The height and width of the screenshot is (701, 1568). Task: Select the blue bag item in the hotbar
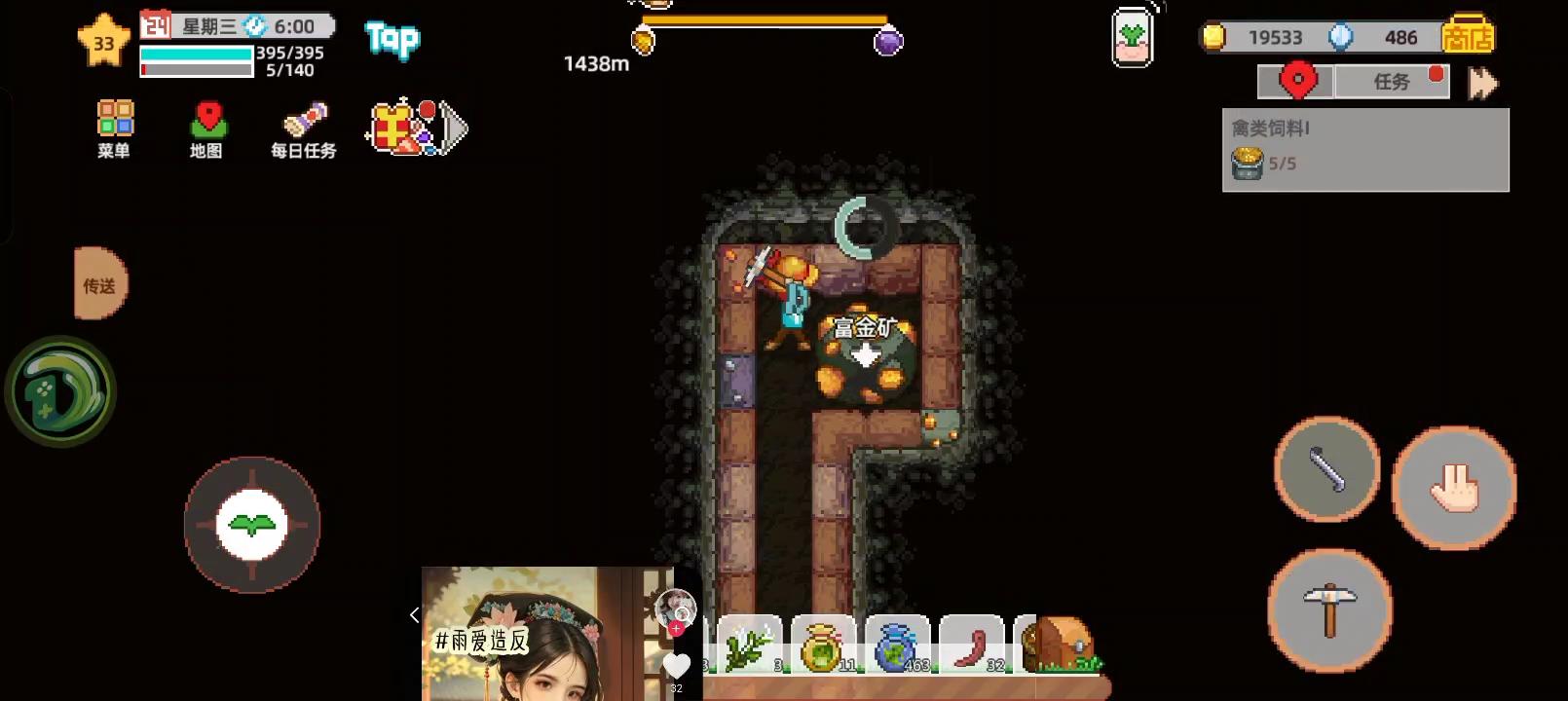[x=896, y=643]
